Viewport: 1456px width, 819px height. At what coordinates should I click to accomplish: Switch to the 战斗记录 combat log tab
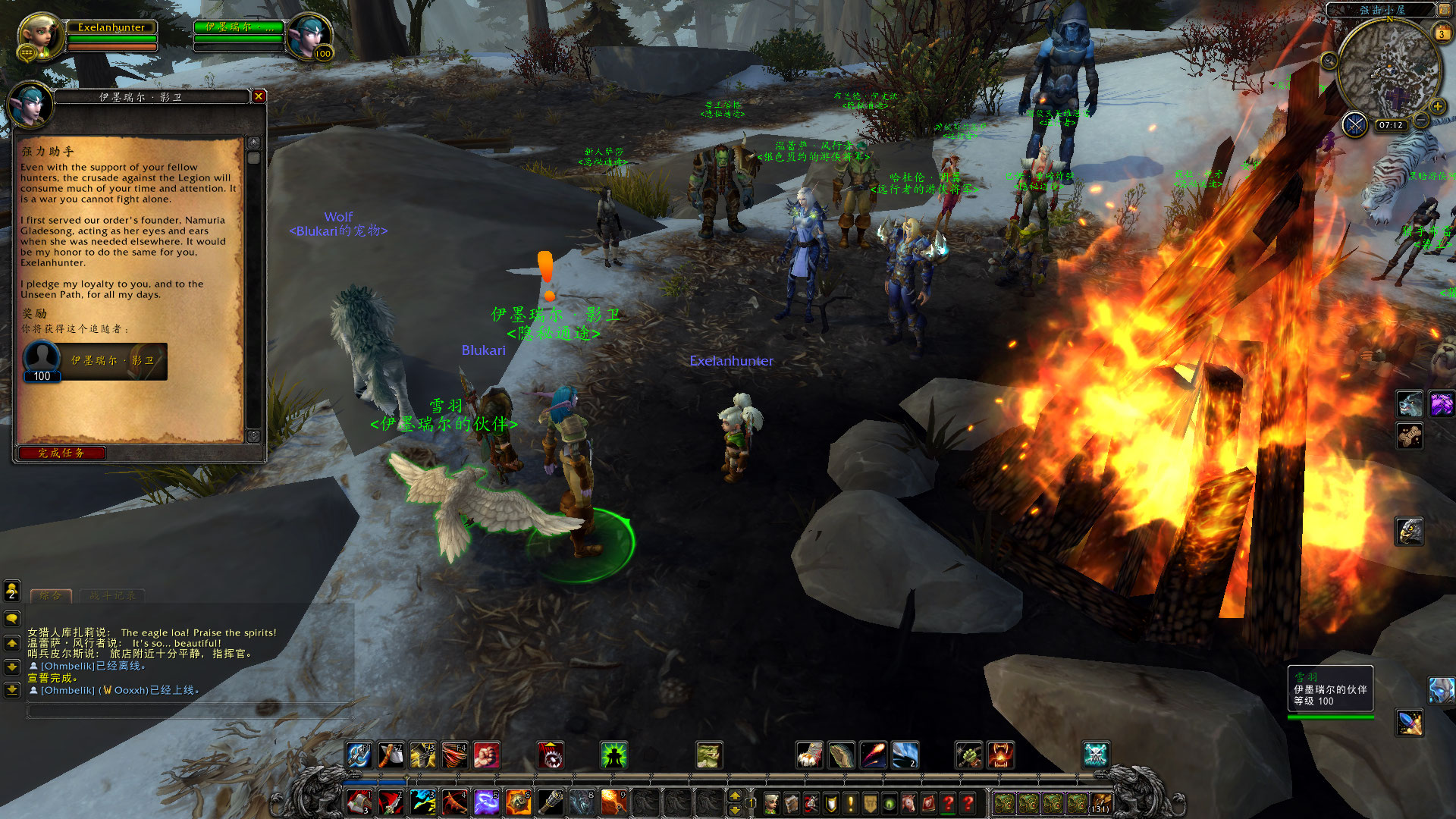point(112,596)
